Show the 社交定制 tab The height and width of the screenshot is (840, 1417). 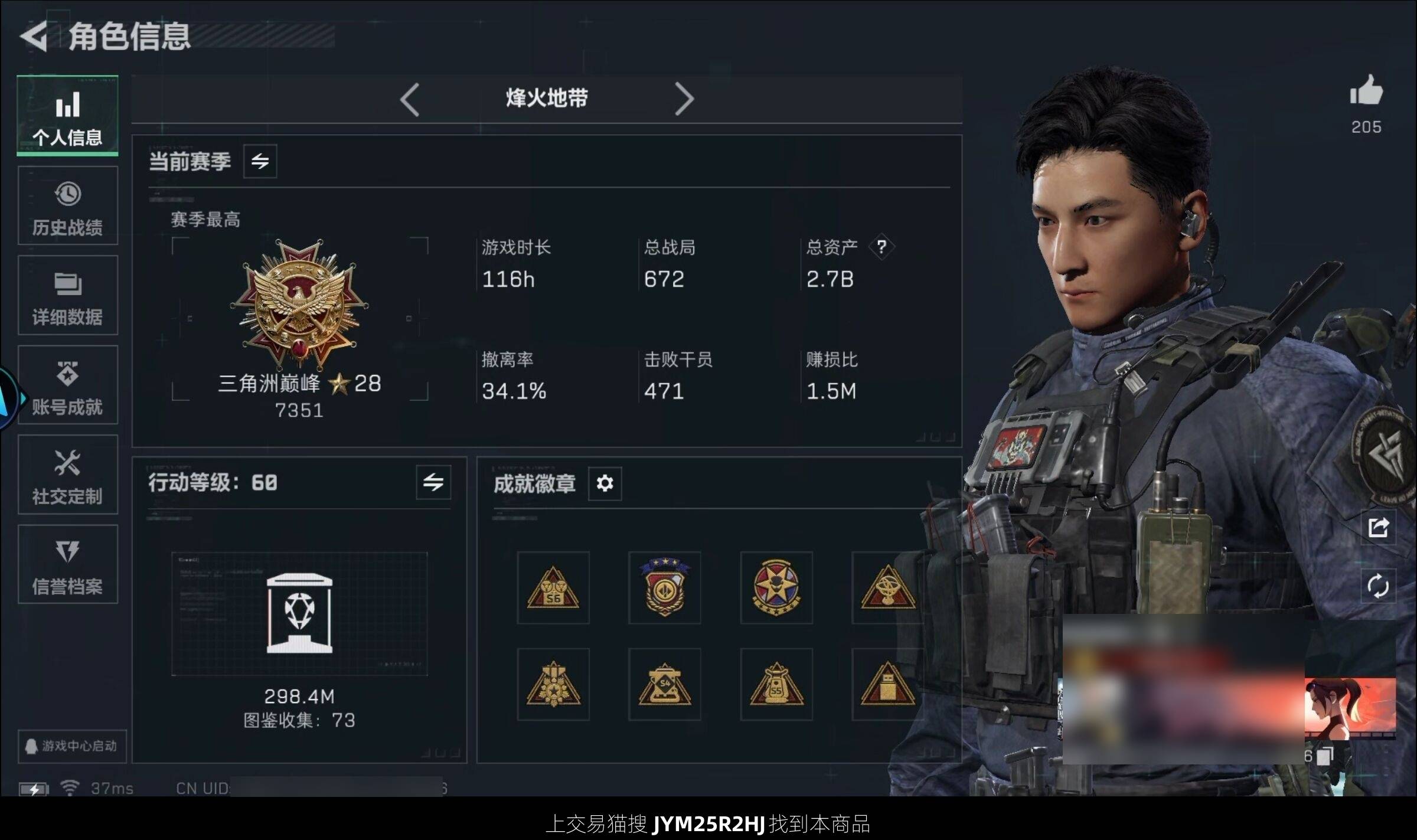point(68,475)
